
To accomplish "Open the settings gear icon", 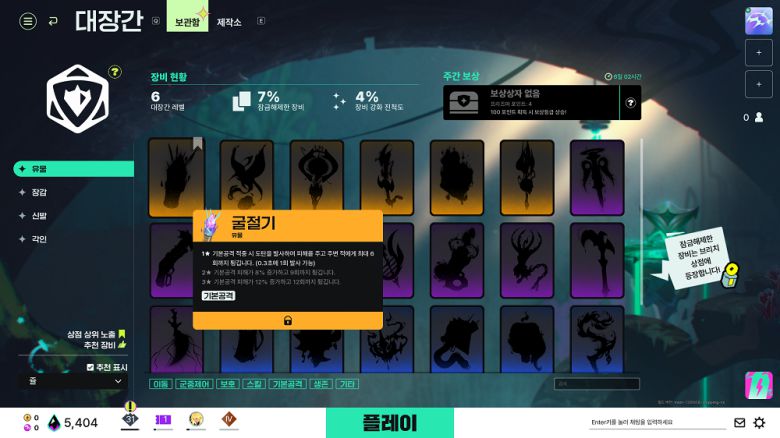I will [760, 423].
